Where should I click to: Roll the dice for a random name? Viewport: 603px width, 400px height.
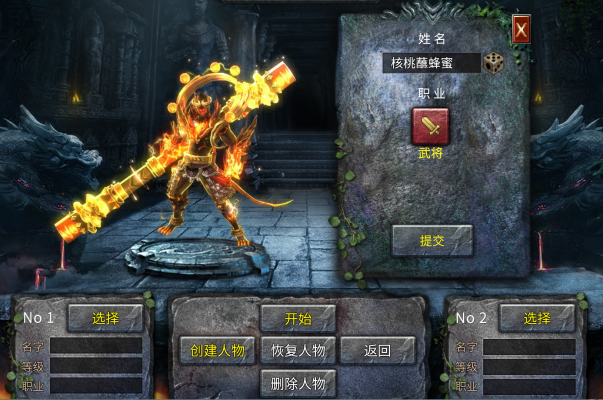(x=495, y=63)
